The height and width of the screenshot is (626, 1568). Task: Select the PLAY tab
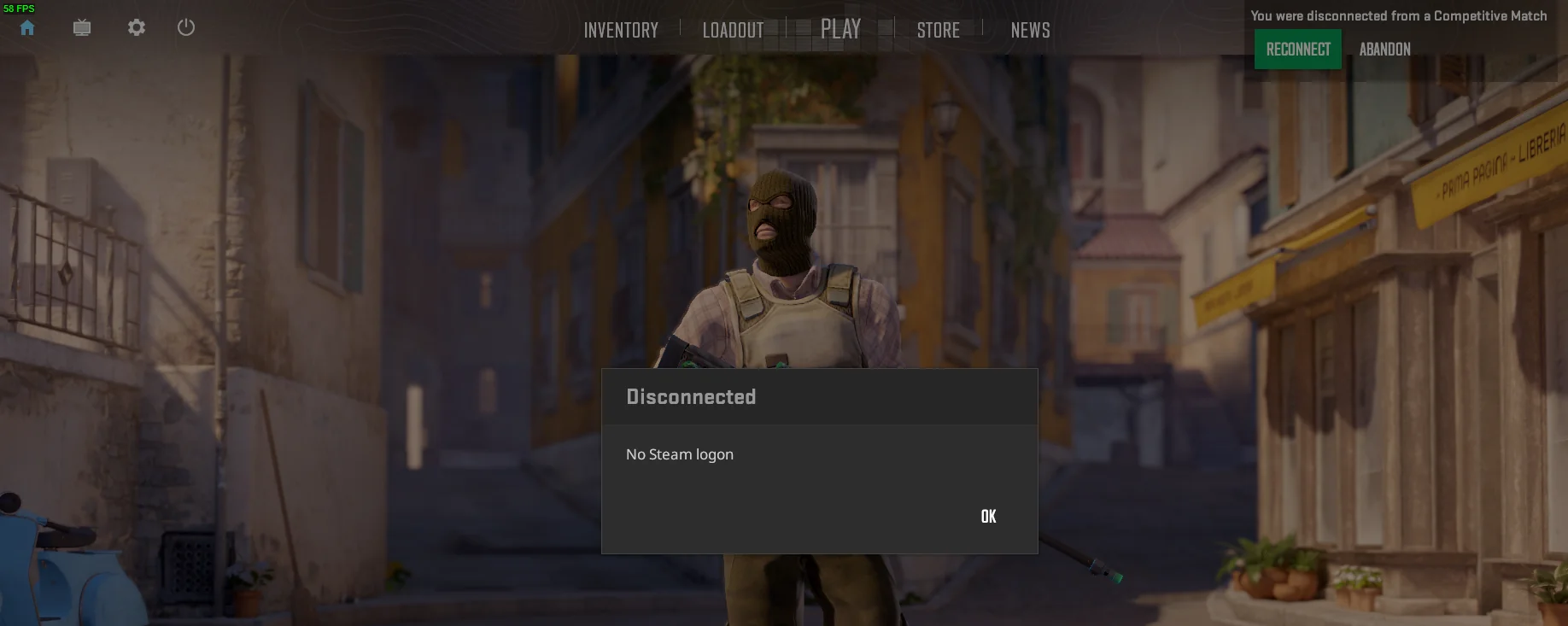tap(840, 29)
